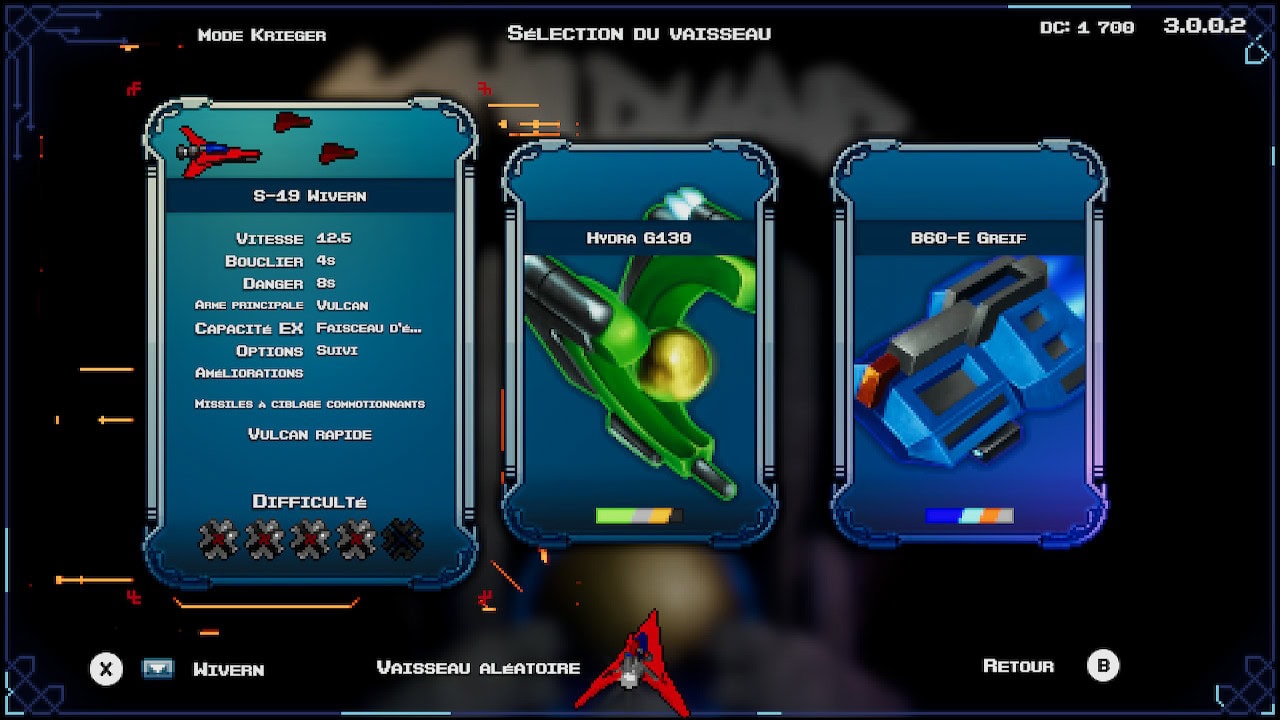Select the S-19 Wivern ship card
Viewport: 1280px width, 720px height.
(310, 340)
